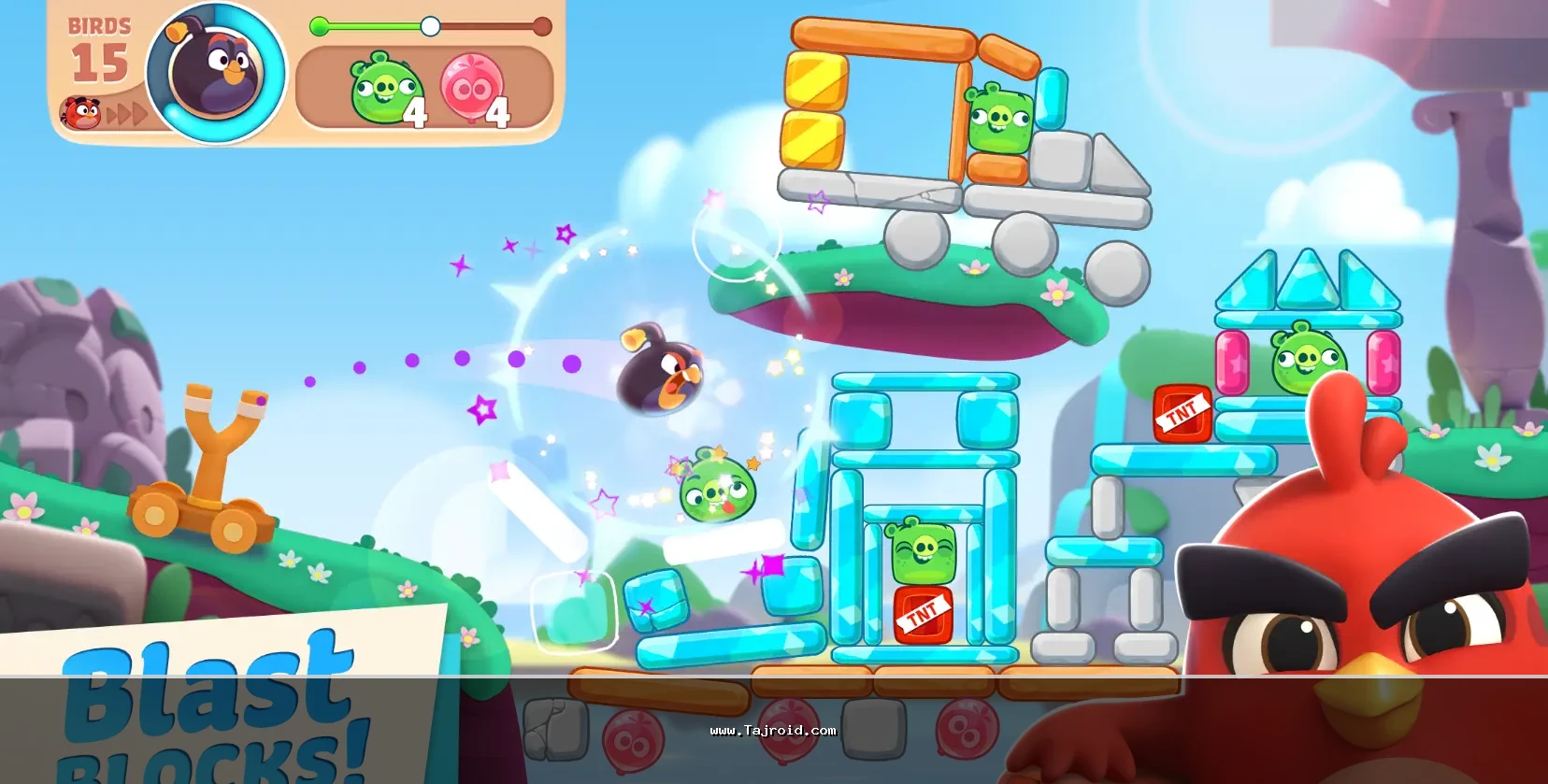
Task: Select the next Red bird icon
Action: [x=81, y=113]
